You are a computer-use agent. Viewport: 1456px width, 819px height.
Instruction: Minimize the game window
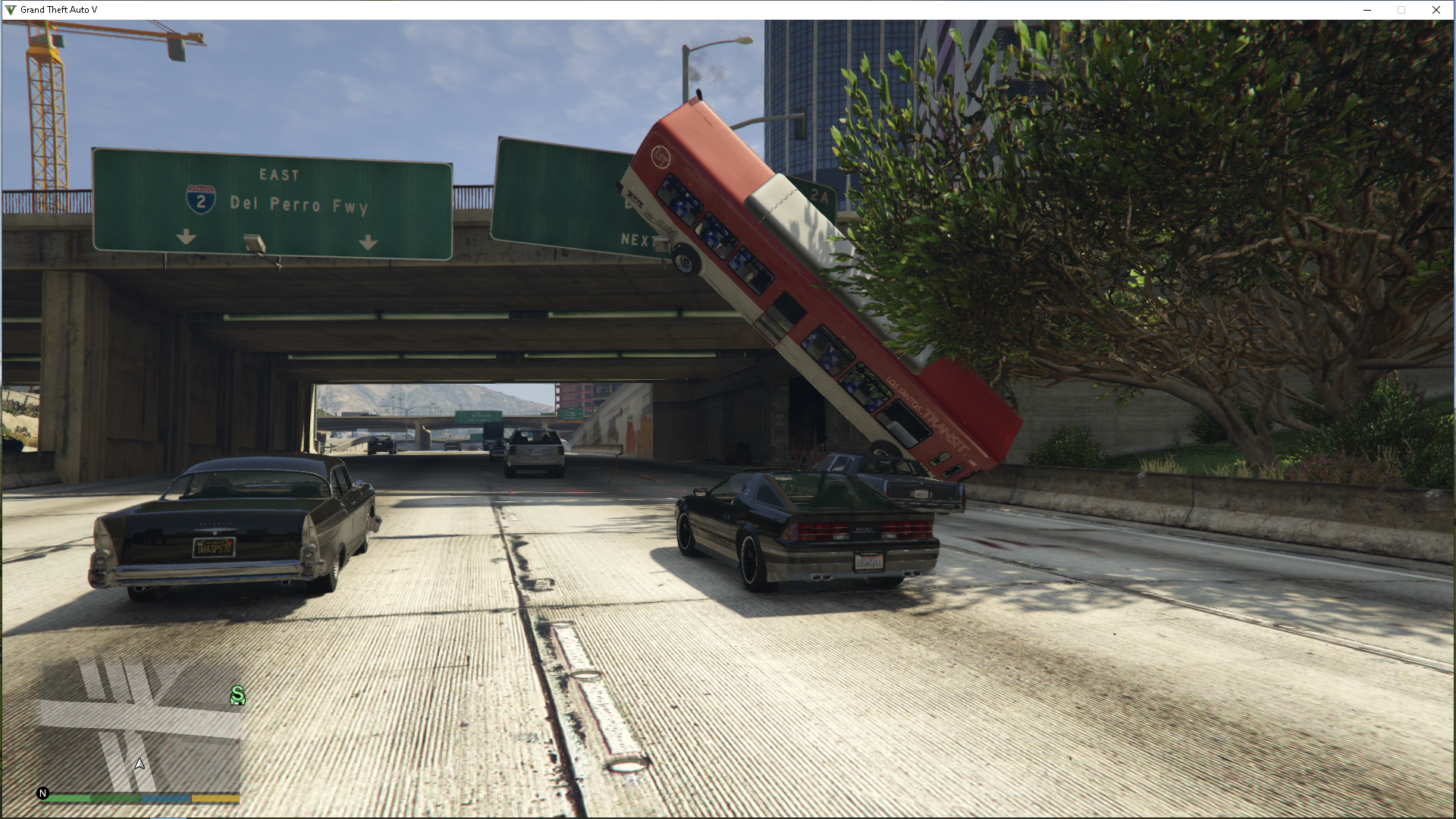pos(1367,10)
